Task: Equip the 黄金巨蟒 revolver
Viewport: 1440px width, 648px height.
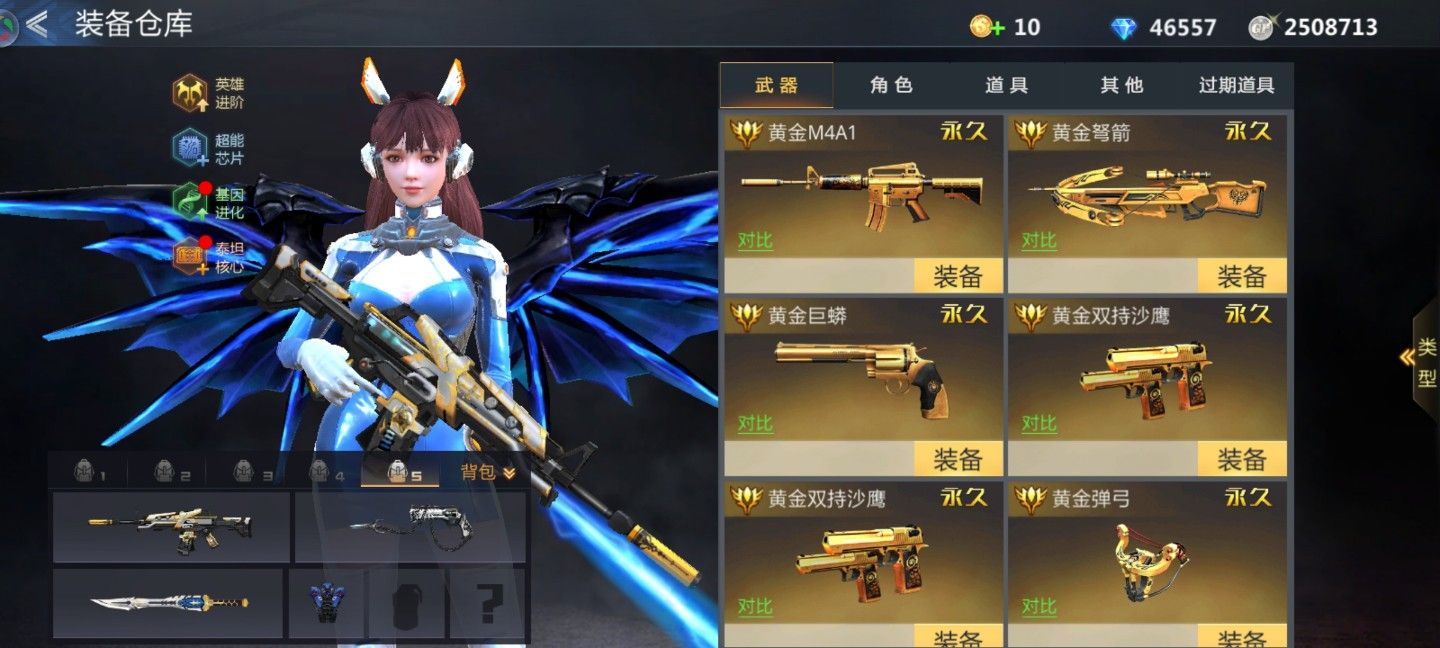Action: coord(959,459)
